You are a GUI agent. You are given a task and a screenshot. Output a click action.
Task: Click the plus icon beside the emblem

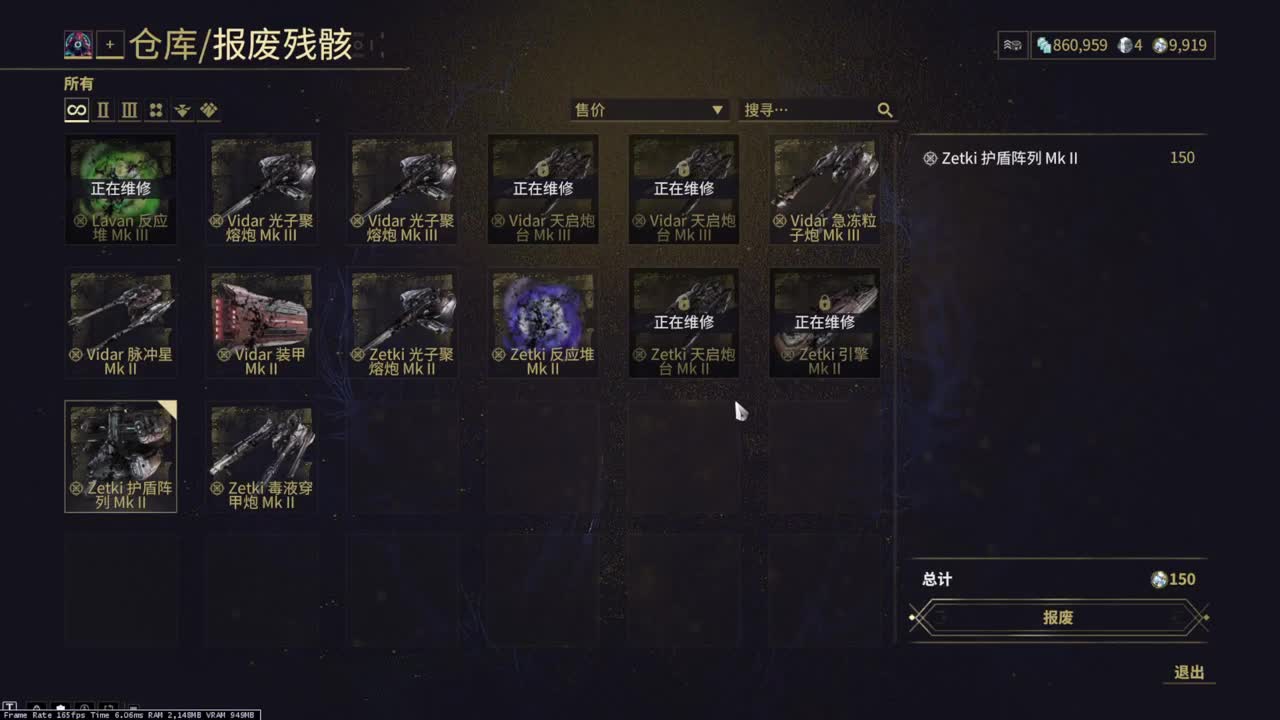[x=109, y=44]
